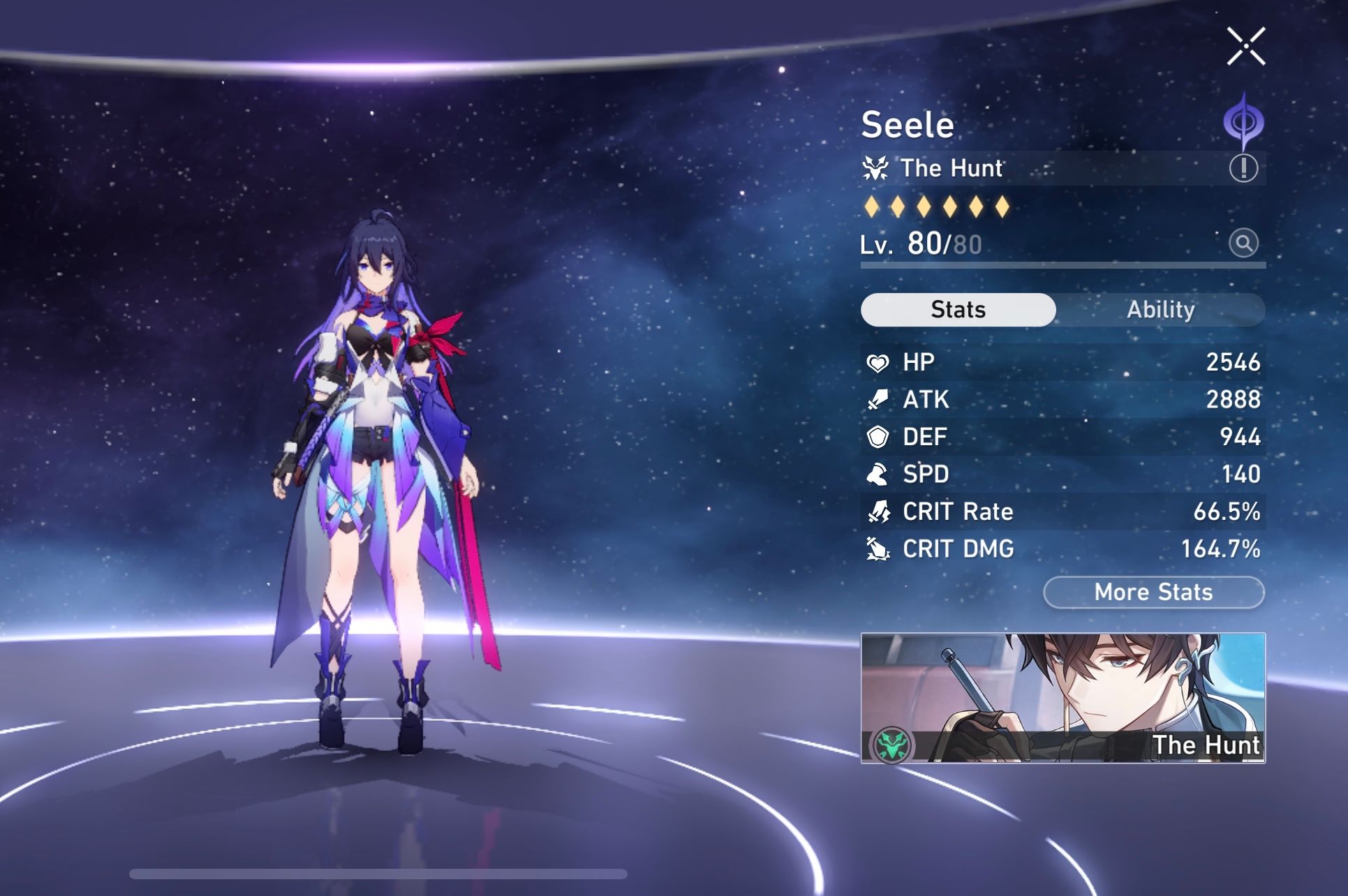Open the More Stats panel
This screenshot has height=896, width=1348.
pyautogui.click(x=1153, y=592)
